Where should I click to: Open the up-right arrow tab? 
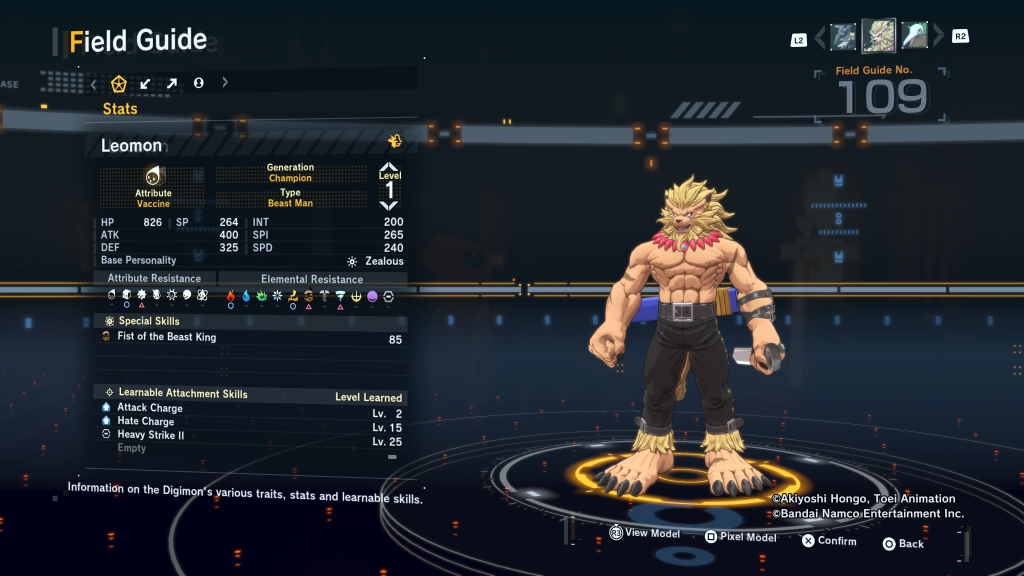pyautogui.click(x=172, y=84)
